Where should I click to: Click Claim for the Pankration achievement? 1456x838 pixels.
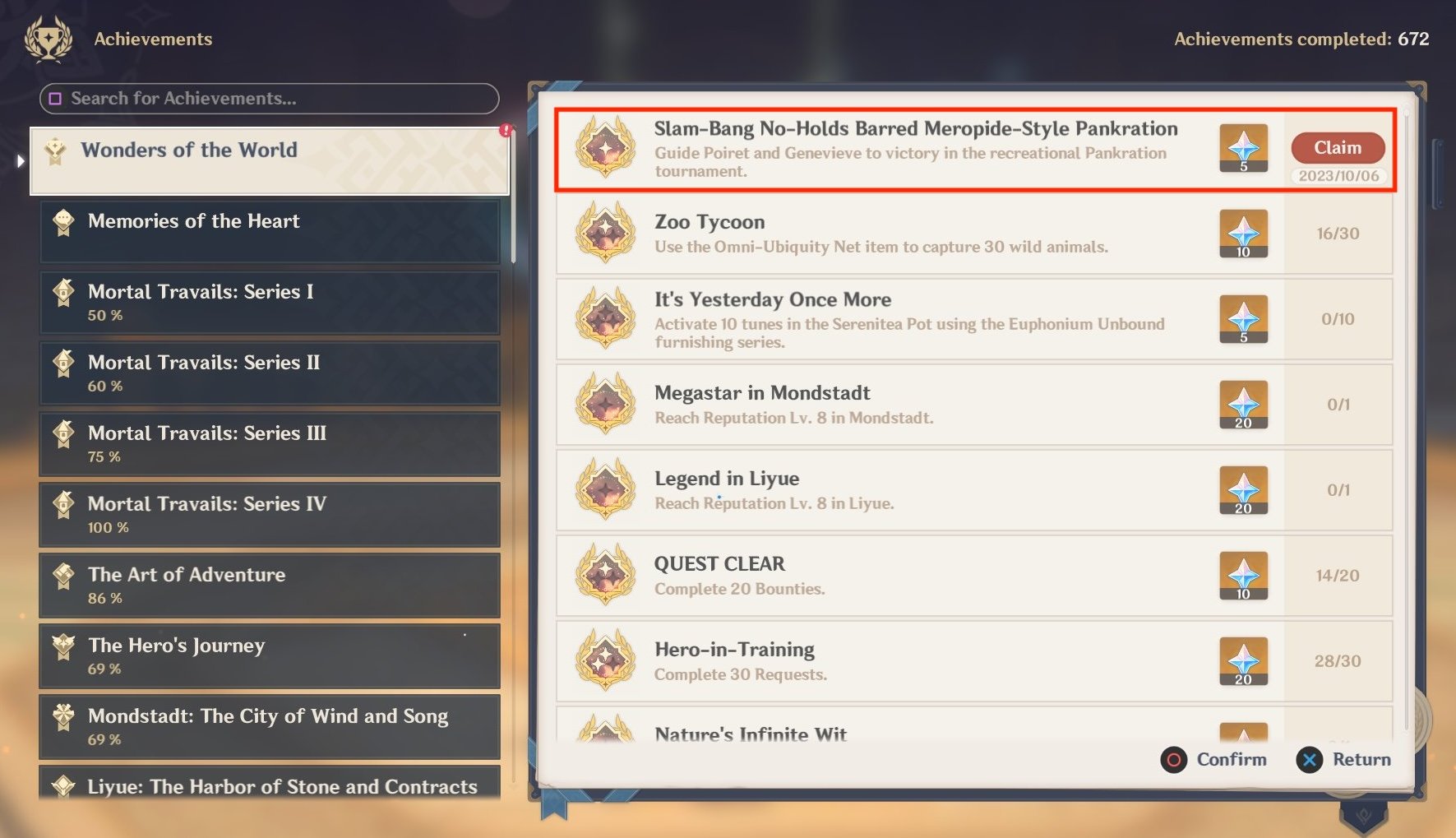click(1338, 147)
